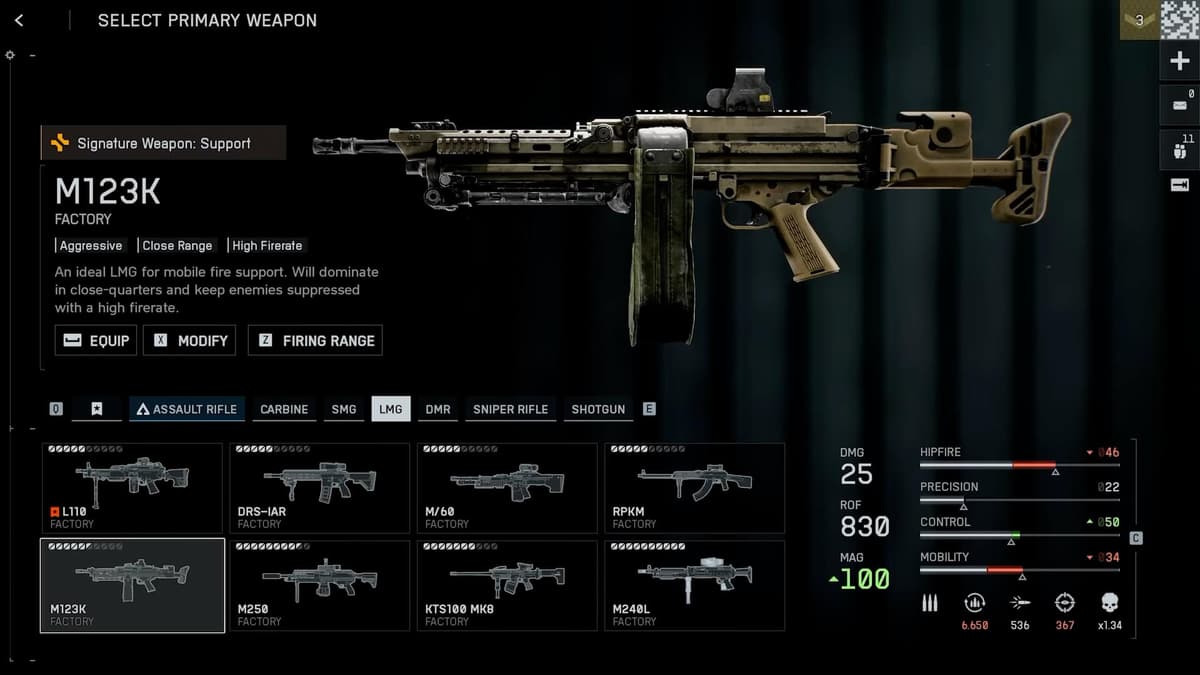Open the Modify weapon screen
Viewport: 1200px width, 675px height.
tap(189, 340)
